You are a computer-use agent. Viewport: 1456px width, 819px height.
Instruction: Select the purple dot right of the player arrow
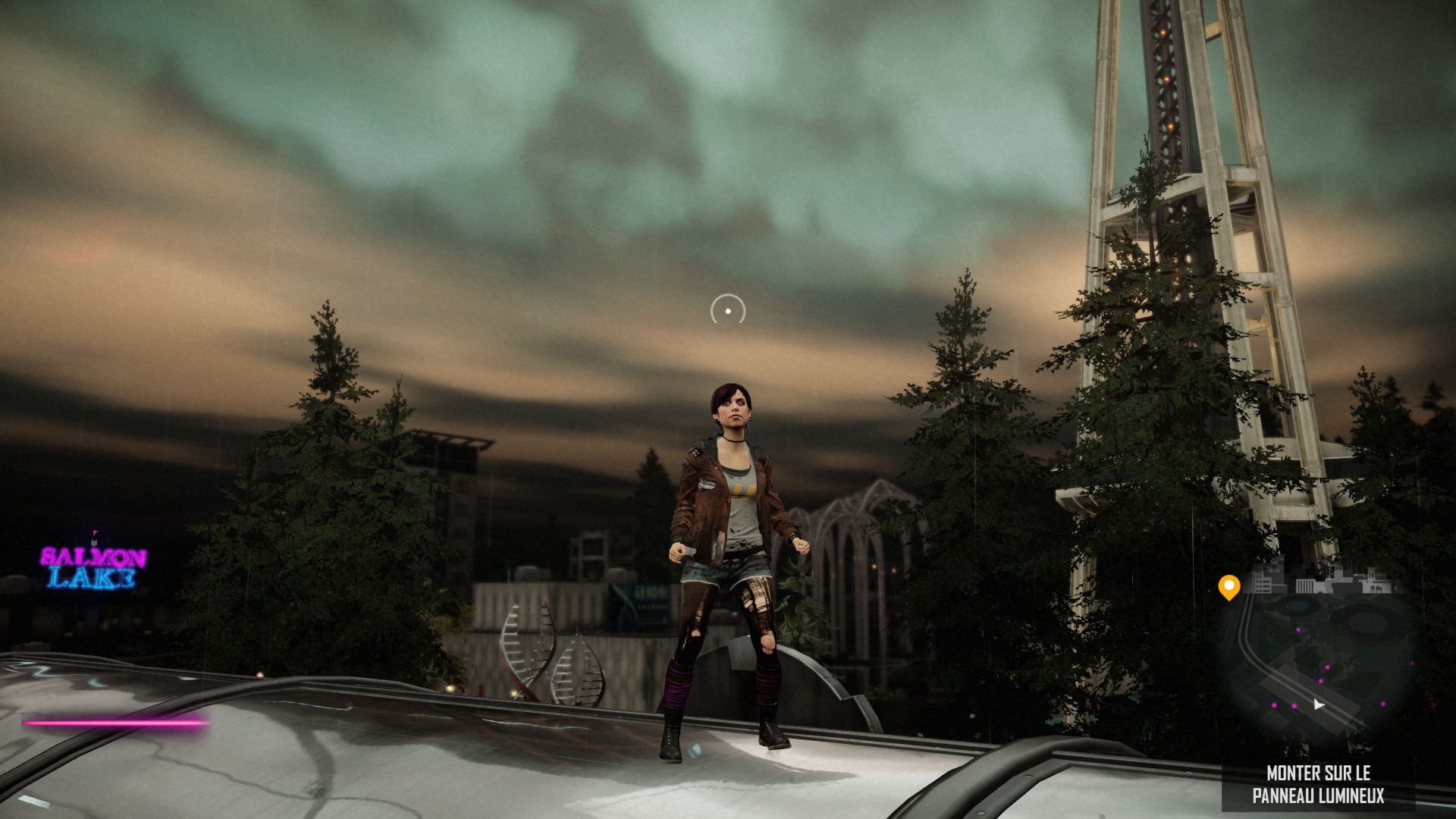click(1383, 704)
